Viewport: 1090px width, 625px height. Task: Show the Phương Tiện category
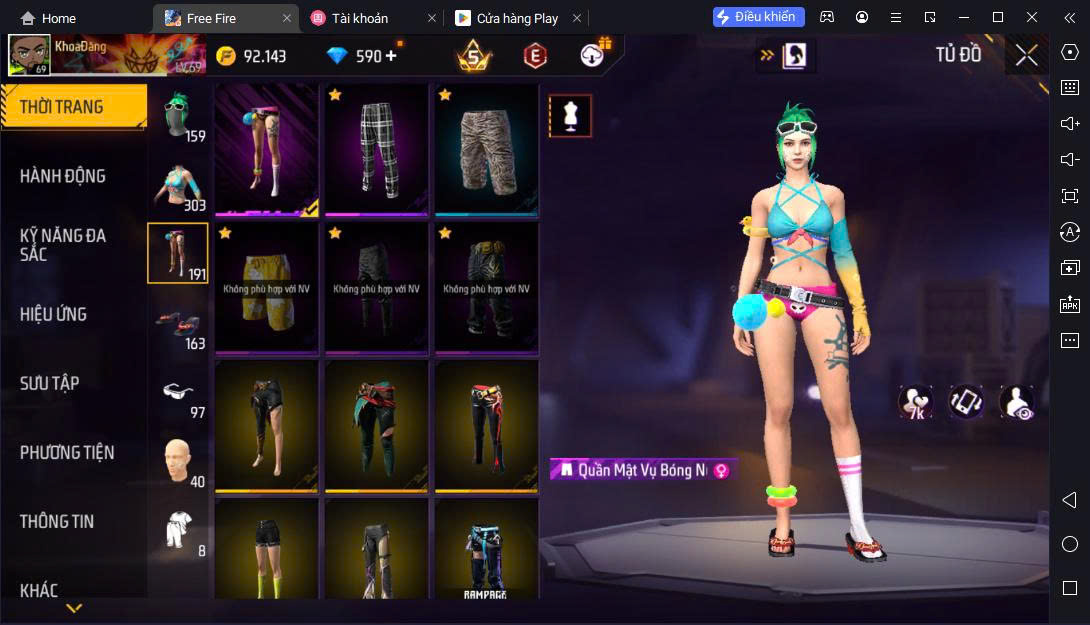point(67,452)
